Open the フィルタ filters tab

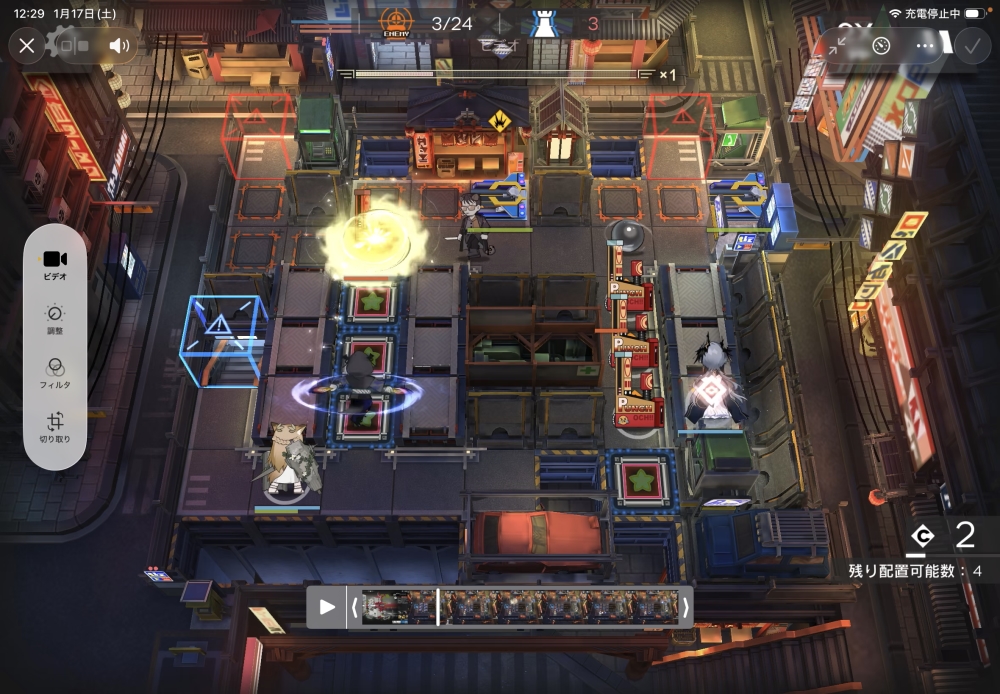(55, 374)
